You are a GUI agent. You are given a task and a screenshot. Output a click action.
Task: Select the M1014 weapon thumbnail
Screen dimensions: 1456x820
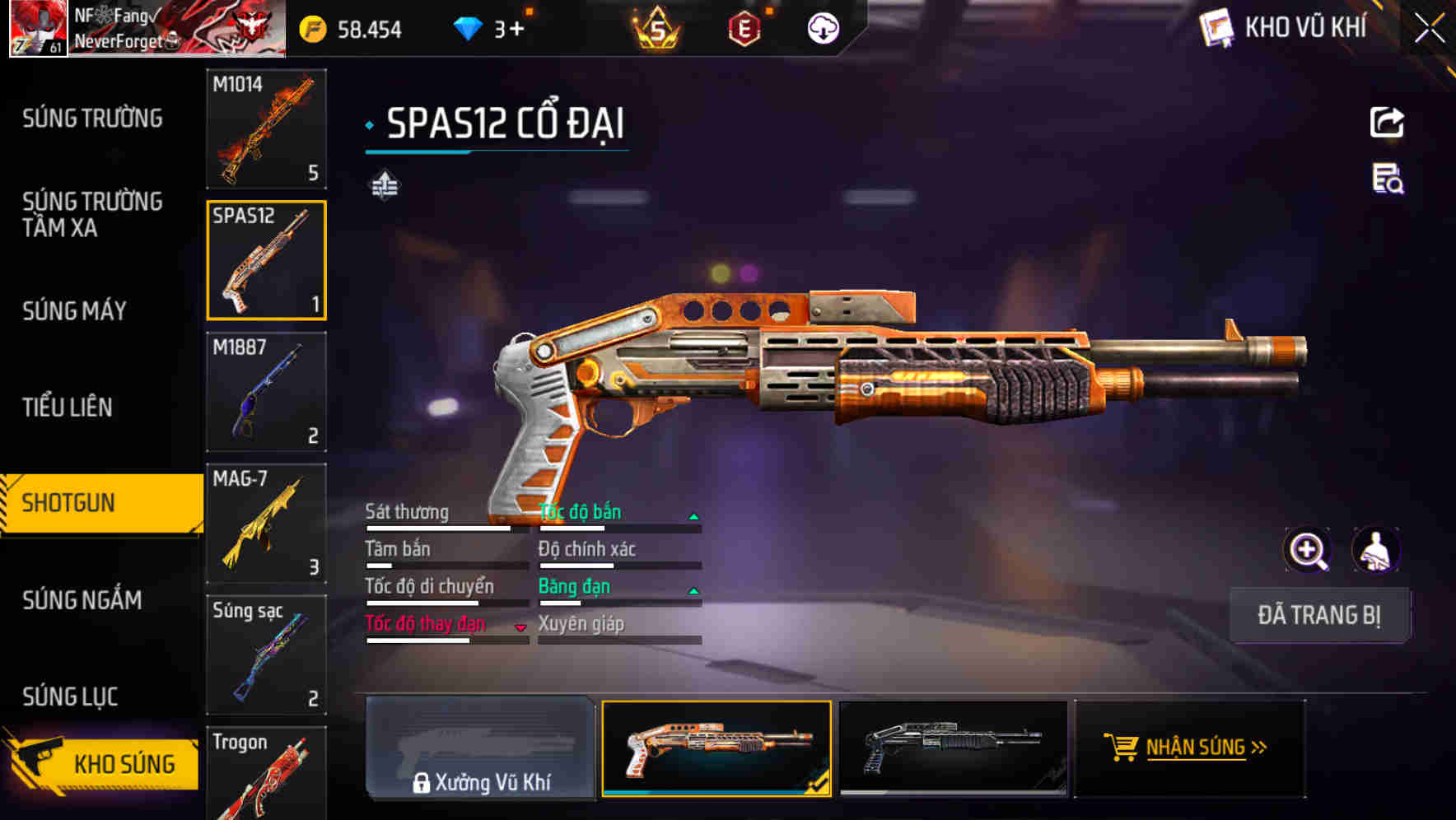[266, 130]
